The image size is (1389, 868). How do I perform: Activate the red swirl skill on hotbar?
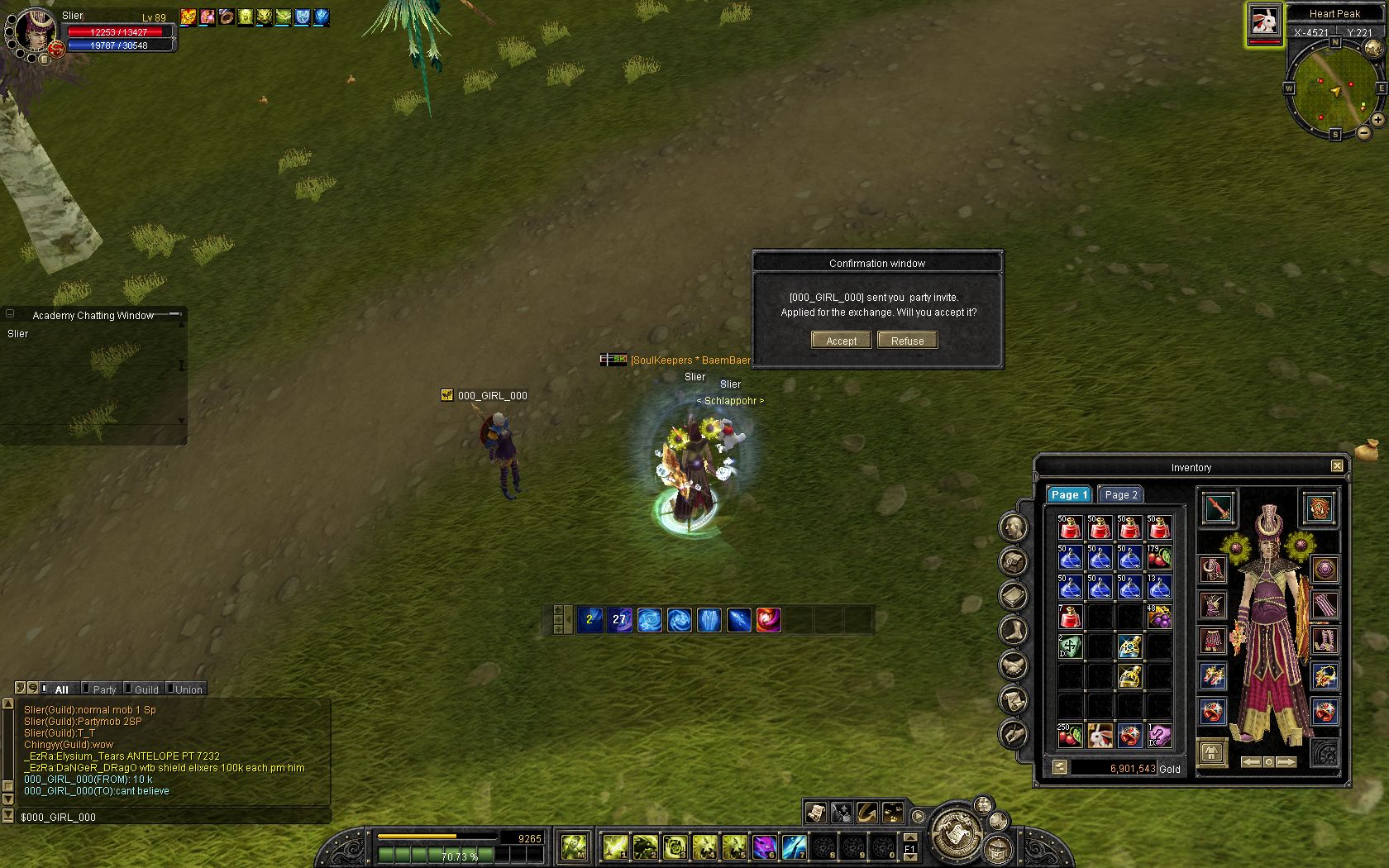(x=768, y=619)
